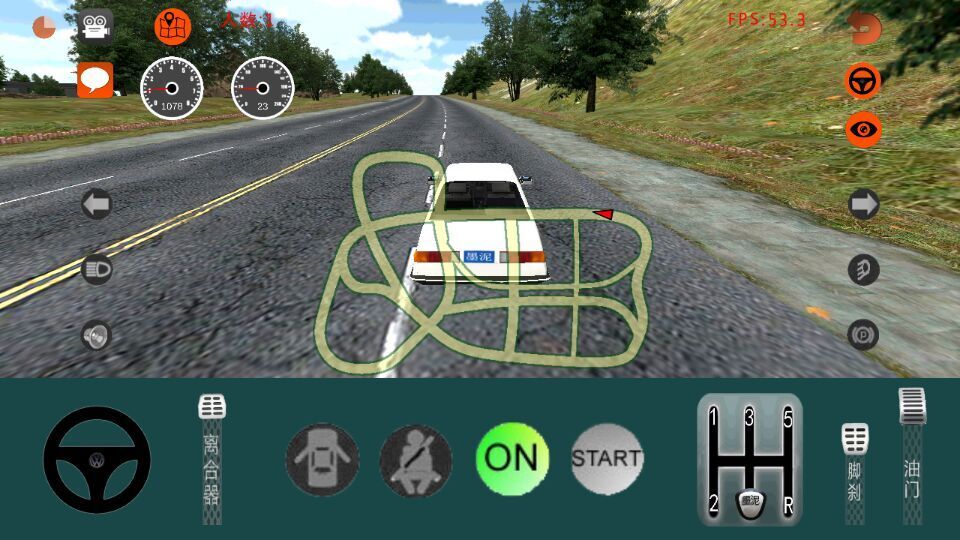Step on the clutch pedal
Screen dimensions: 960x540
coord(212,460)
